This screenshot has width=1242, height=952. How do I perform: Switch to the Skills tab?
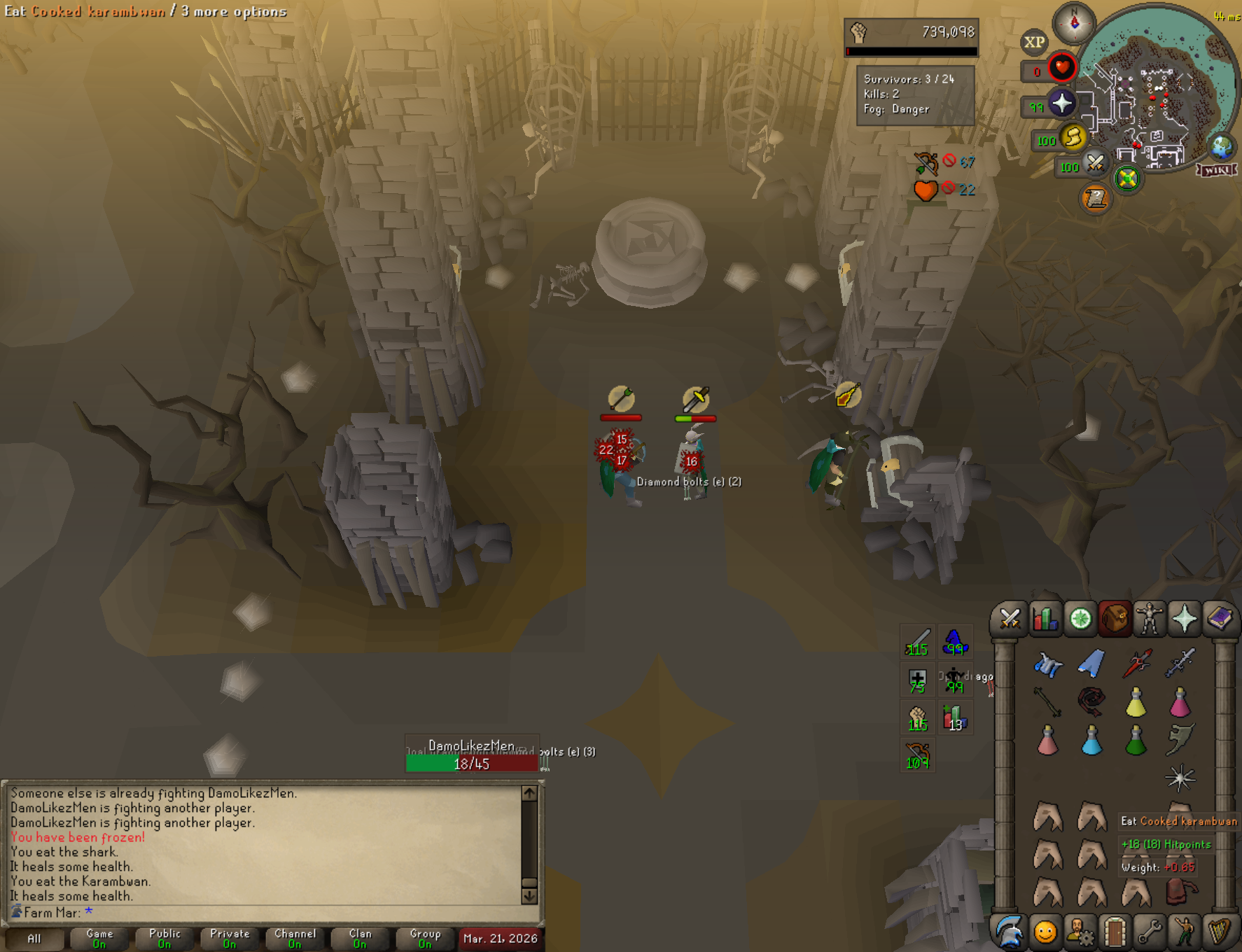tap(1045, 619)
